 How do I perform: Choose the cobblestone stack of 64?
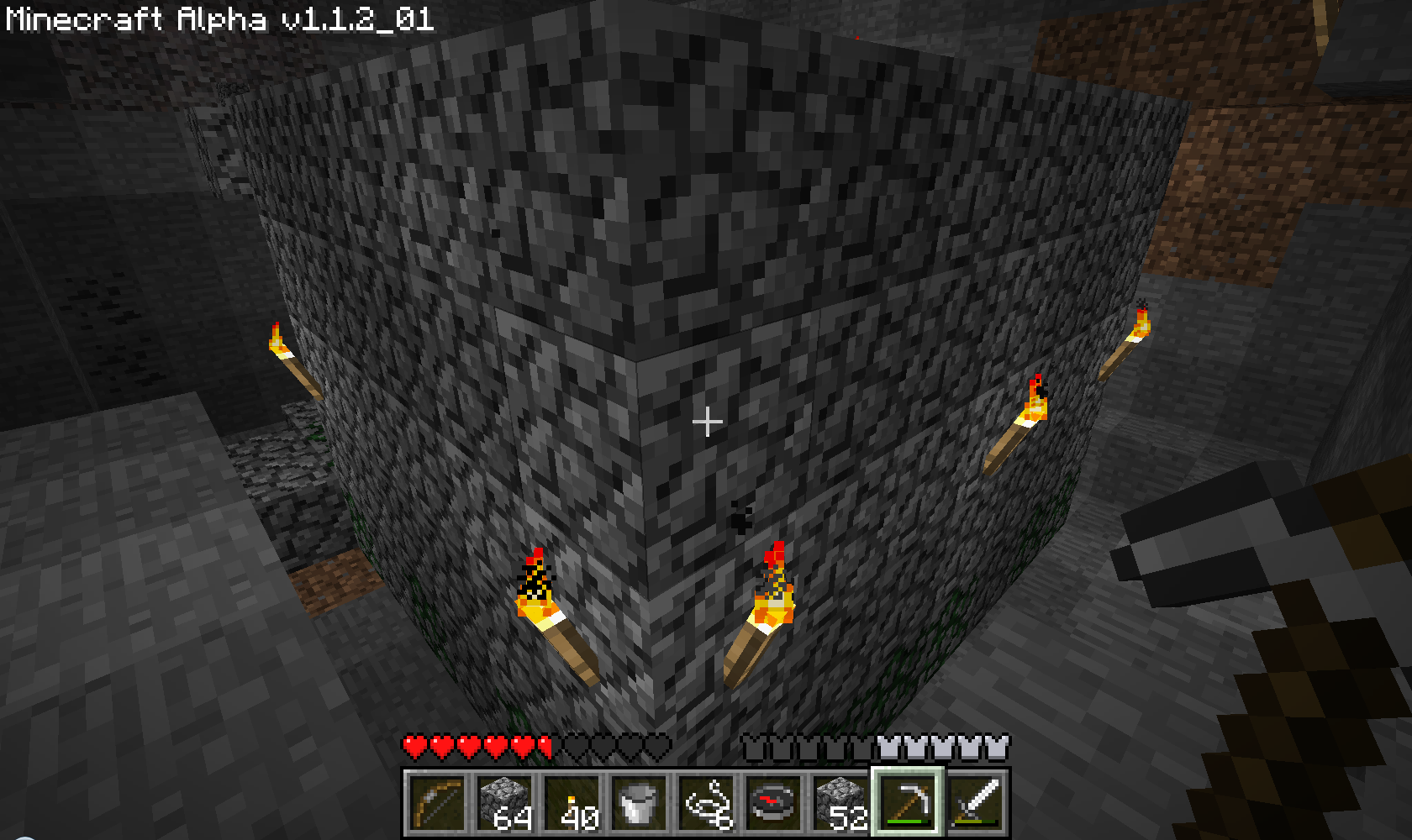pos(504,802)
